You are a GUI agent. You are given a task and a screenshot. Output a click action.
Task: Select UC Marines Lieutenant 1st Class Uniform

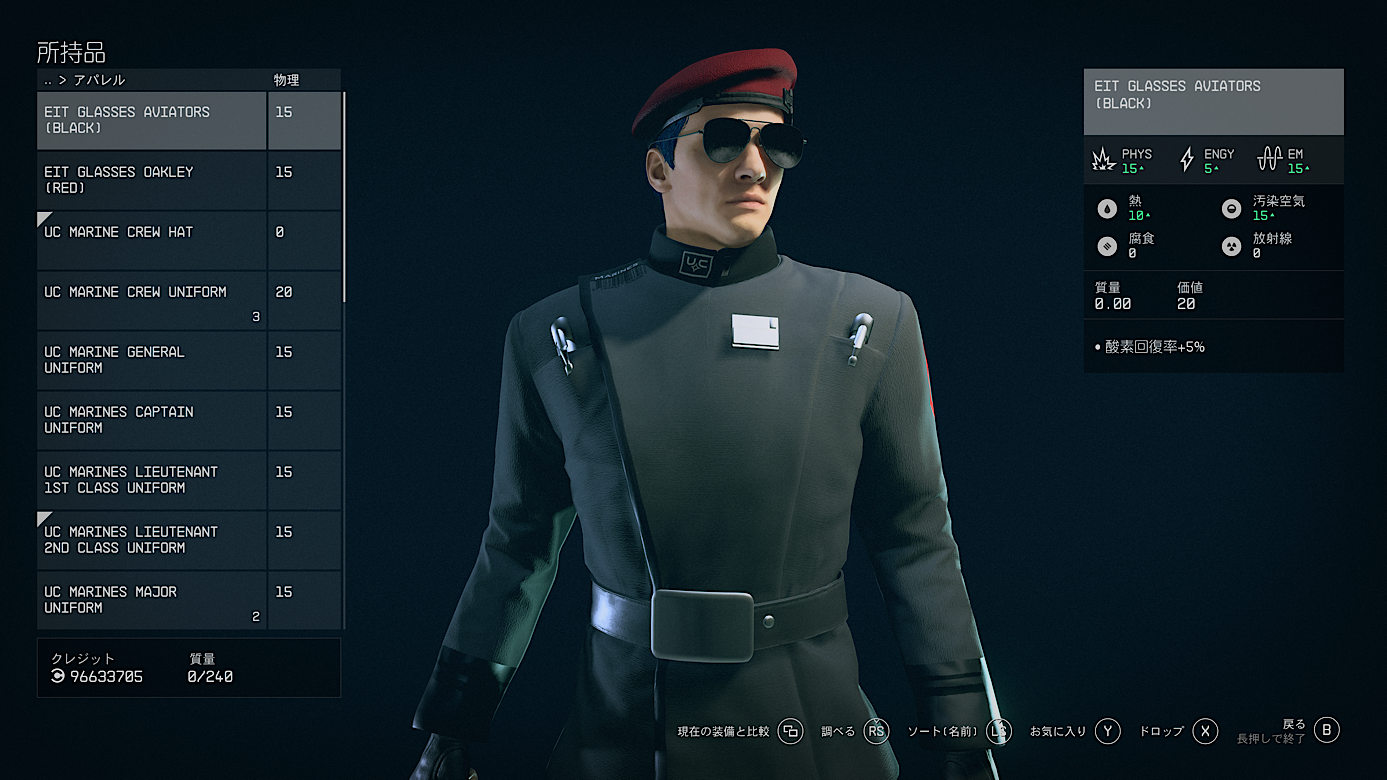152,480
